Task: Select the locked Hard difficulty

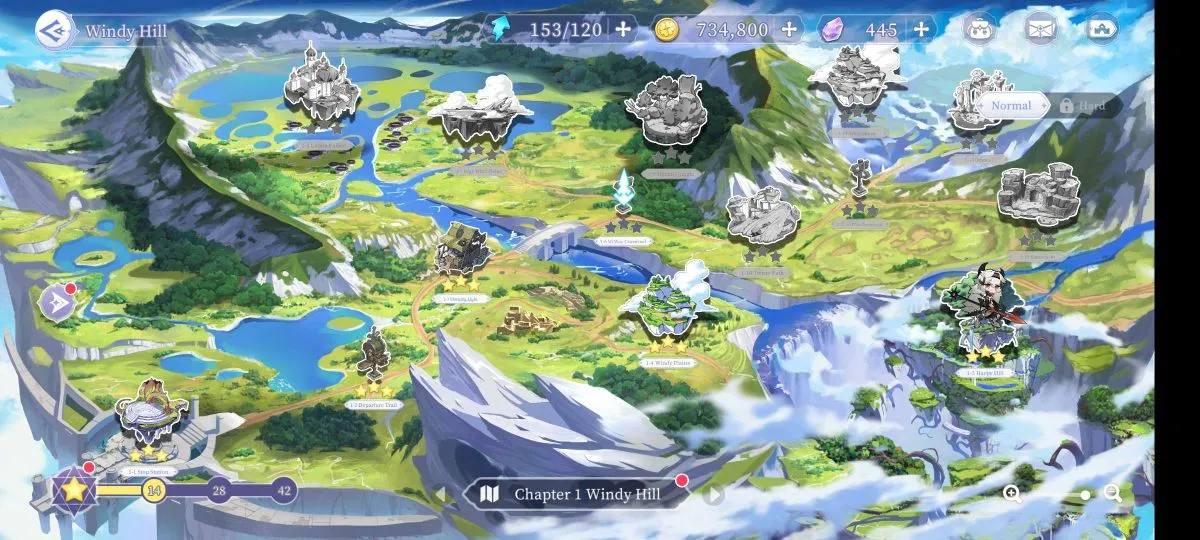Action: click(x=1086, y=105)
